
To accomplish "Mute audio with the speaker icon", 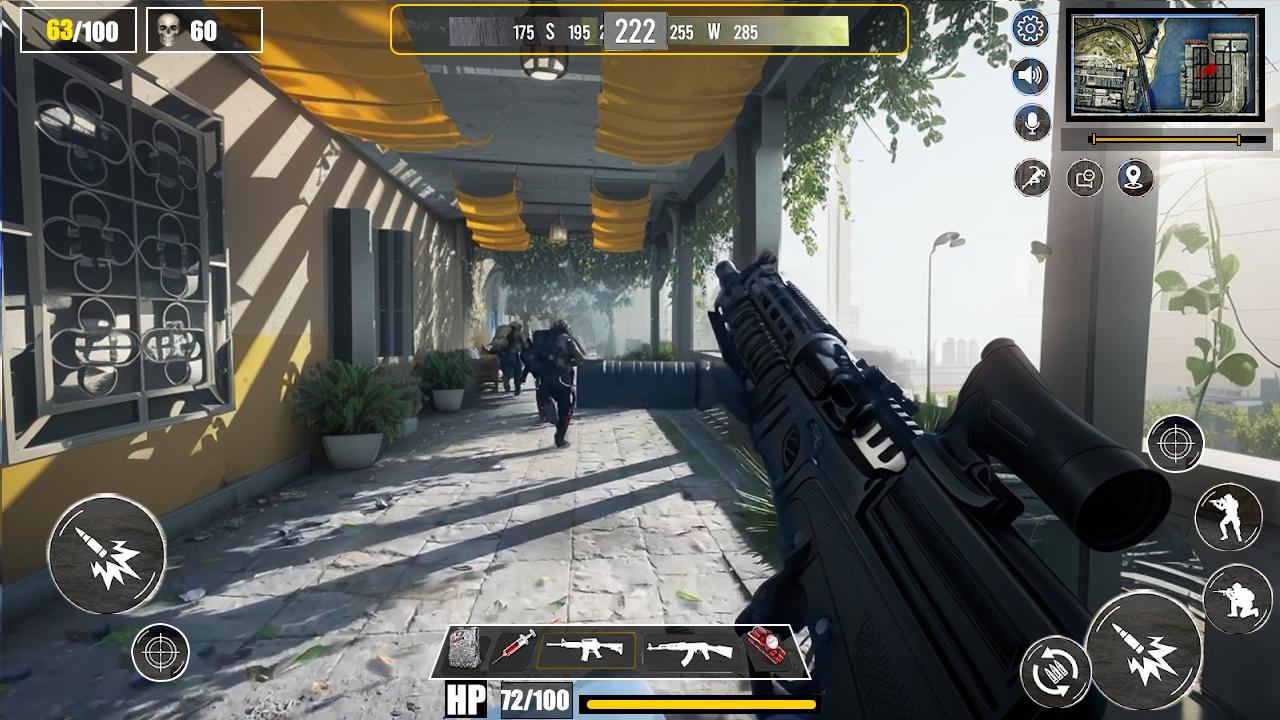I will pyautogui.click(x=1030, y=75).
